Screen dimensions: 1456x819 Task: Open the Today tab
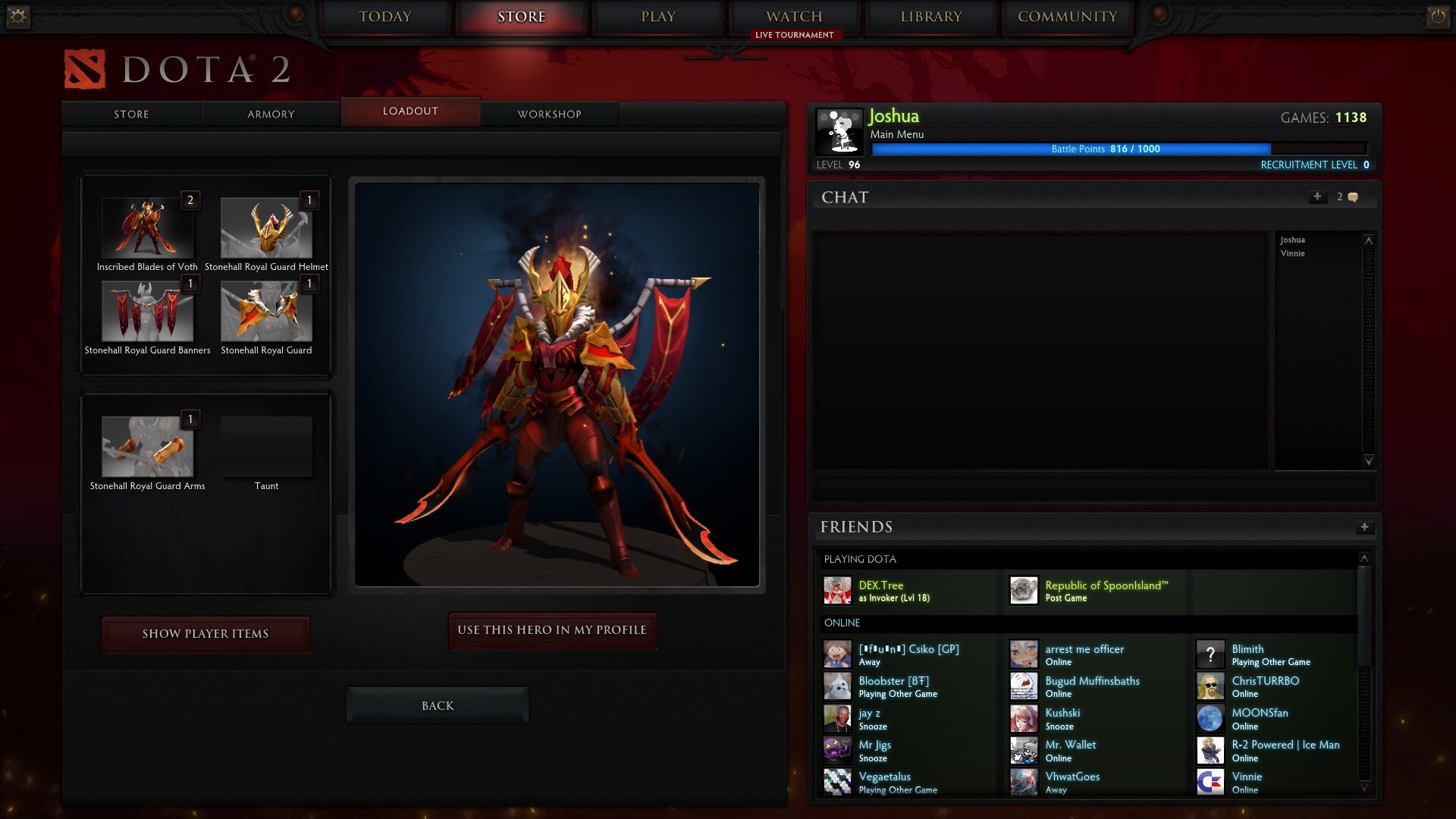[385, 17]
